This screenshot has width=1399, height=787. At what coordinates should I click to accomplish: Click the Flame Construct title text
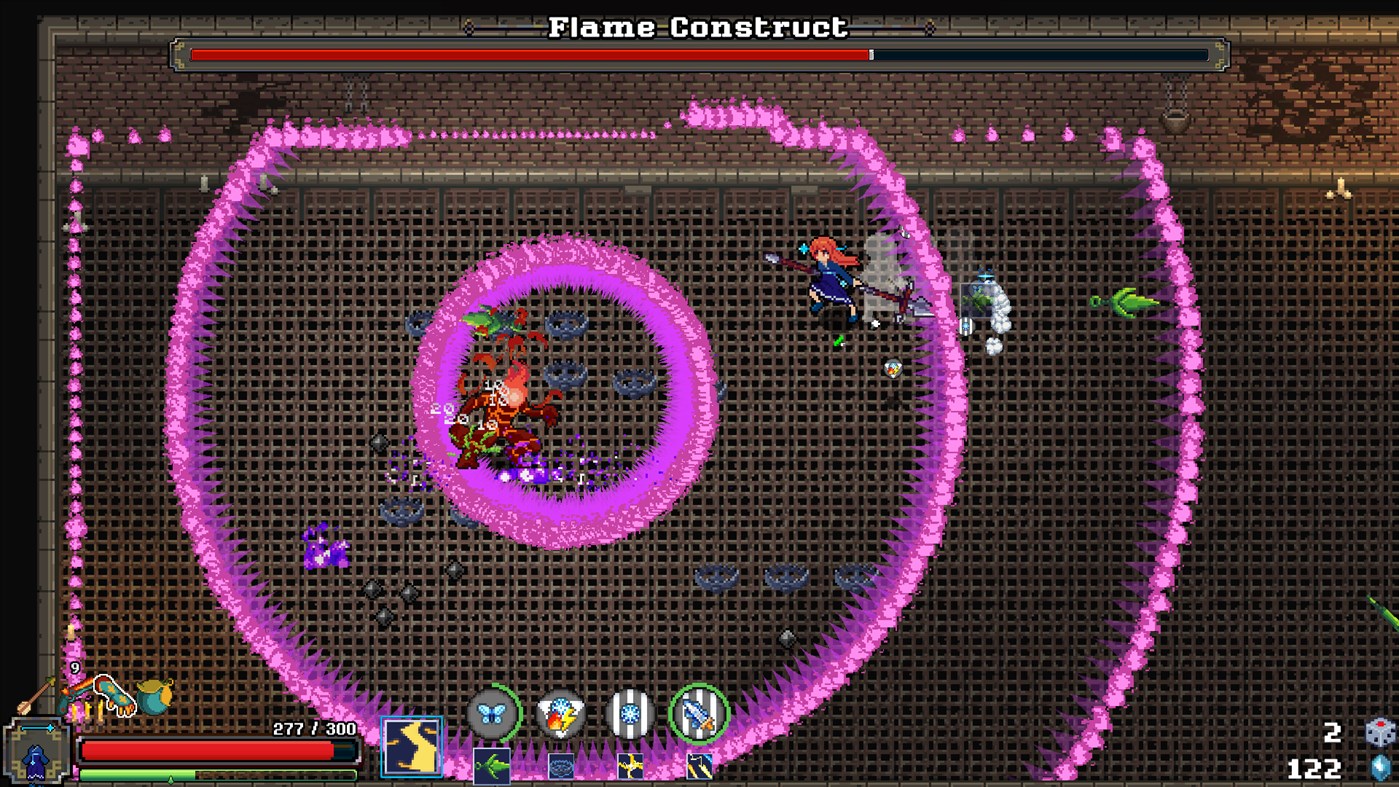(700, 27)
